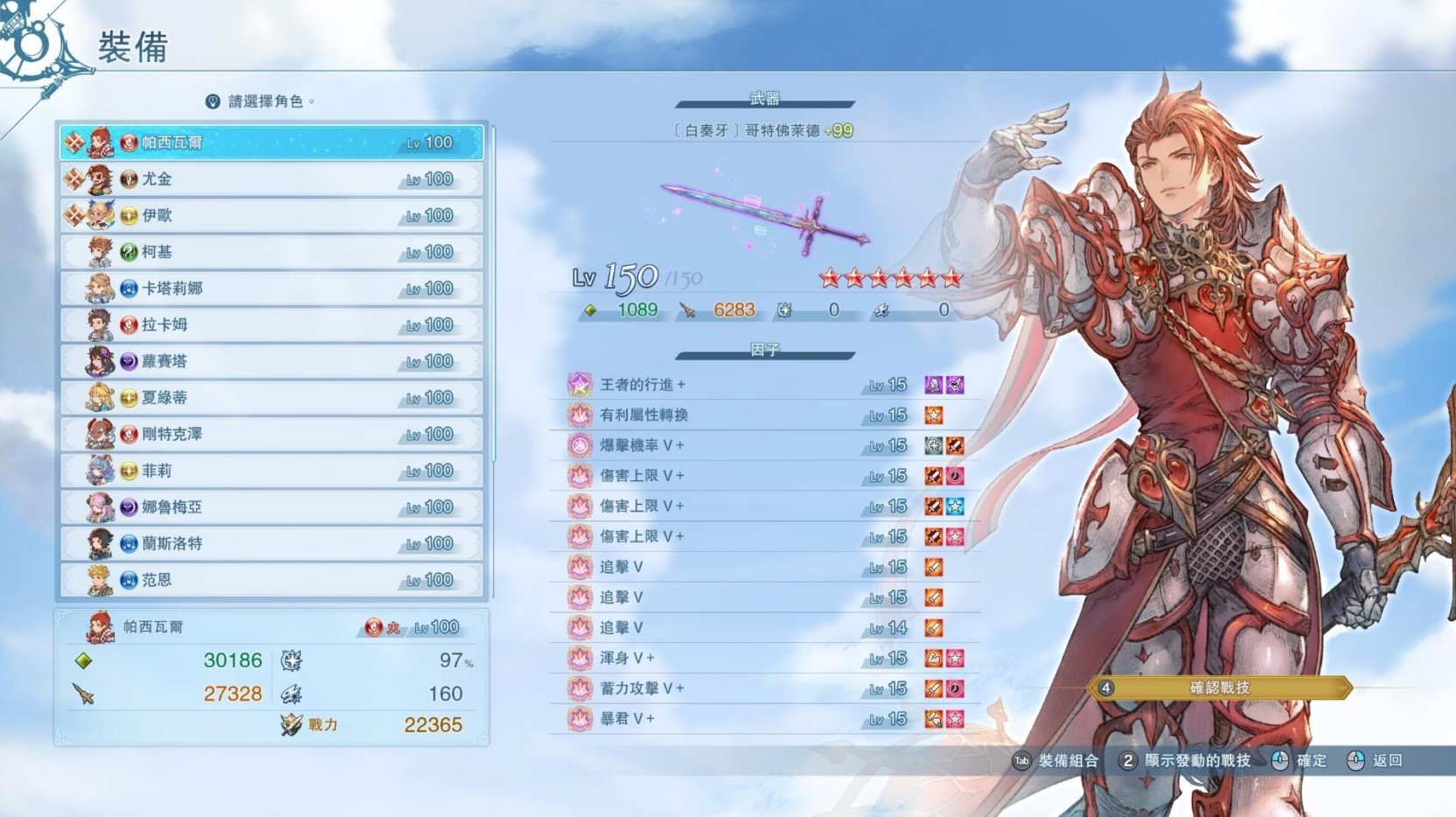
Task: Click the green HP diamond icon beside 30186
Action: pyautogui.click(x=83, y=660)
